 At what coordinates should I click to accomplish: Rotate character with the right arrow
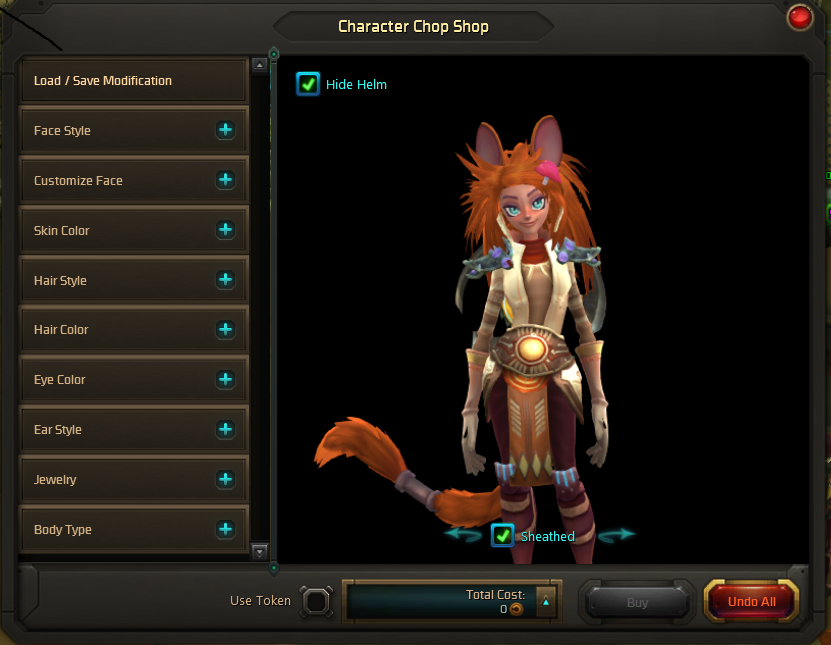[616, 535]
